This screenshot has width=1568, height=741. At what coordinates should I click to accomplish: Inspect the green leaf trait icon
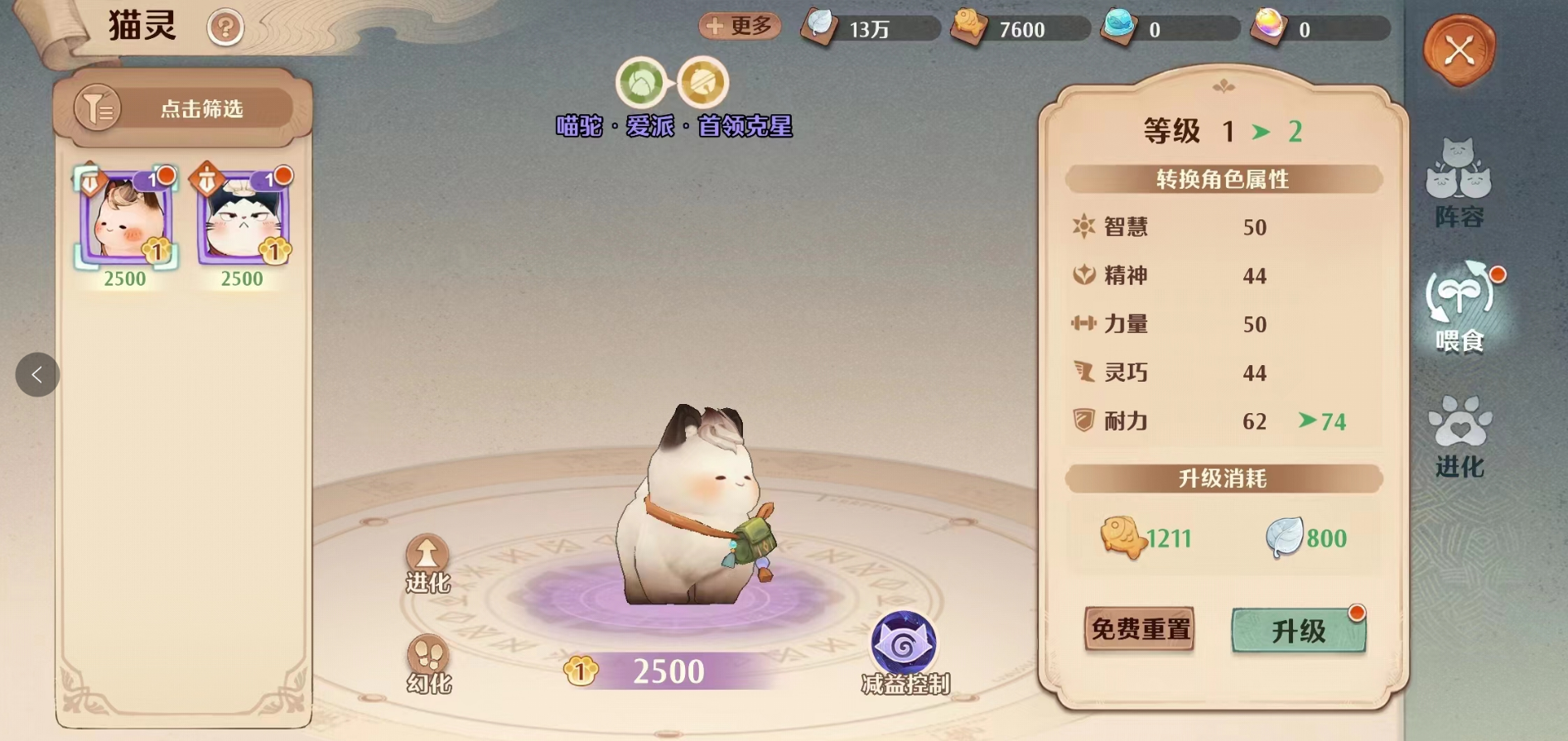(641, 83)
